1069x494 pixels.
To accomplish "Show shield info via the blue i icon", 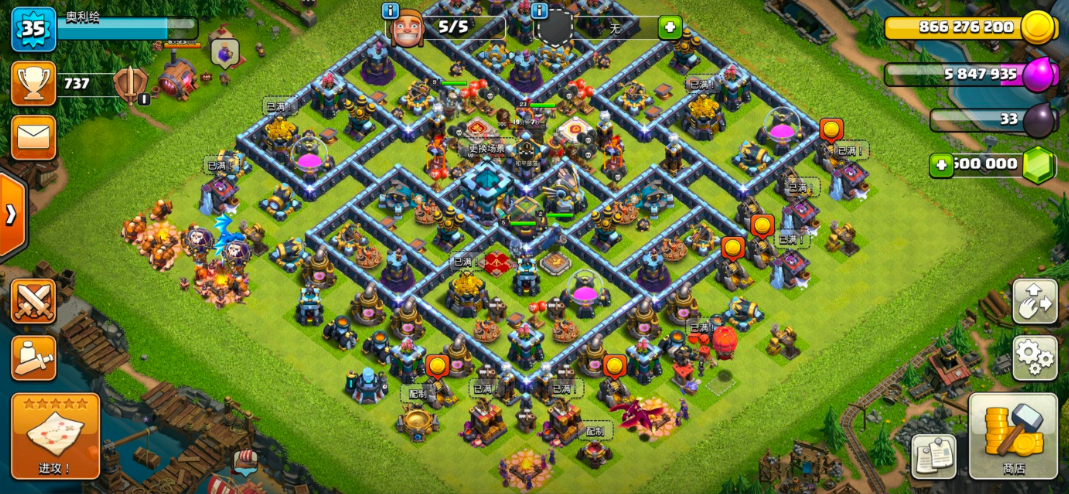I will tap(540, 11).
